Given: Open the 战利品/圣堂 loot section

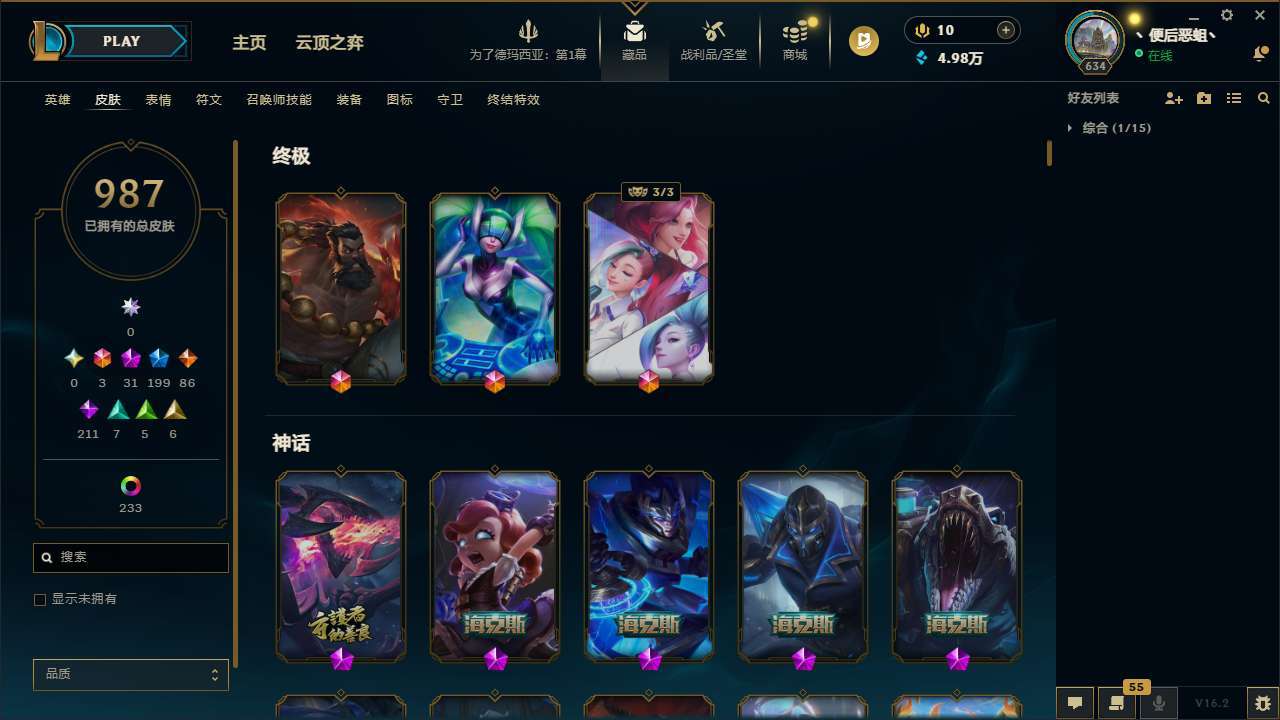Looking at the screenshot, I should coord(713,40).
